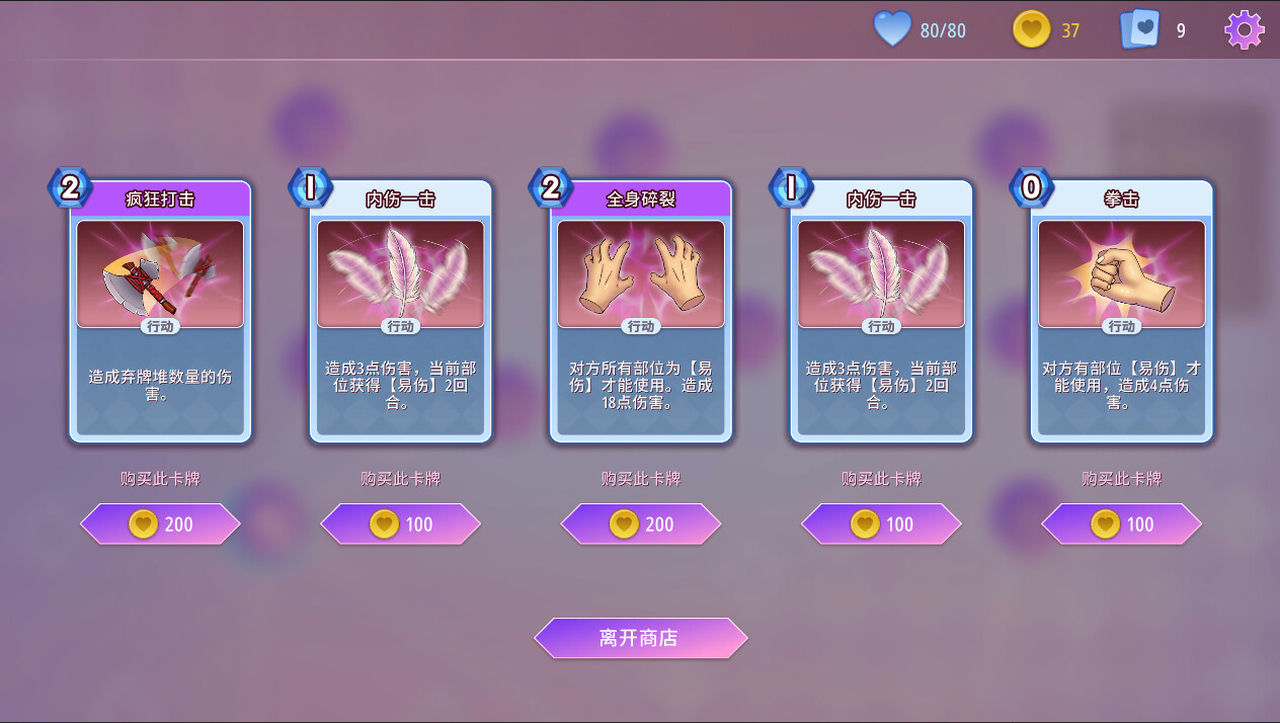Image resolution: width=1280 pixels, height=723 pixels.
Task: Purchase the 全身碎裂 card for 200 coins
Action: pos(640,524)
